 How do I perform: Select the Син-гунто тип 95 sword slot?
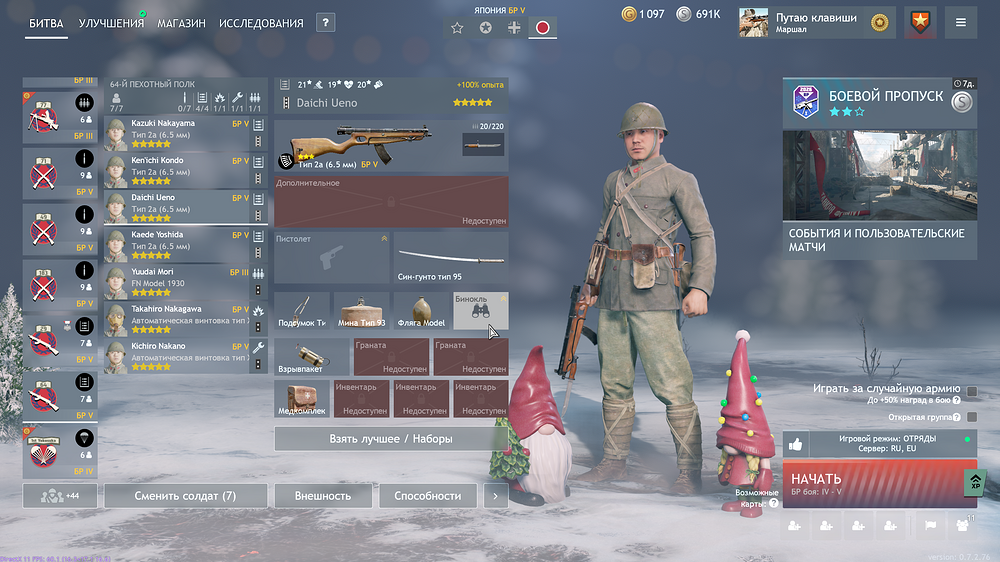pos(451,257)
